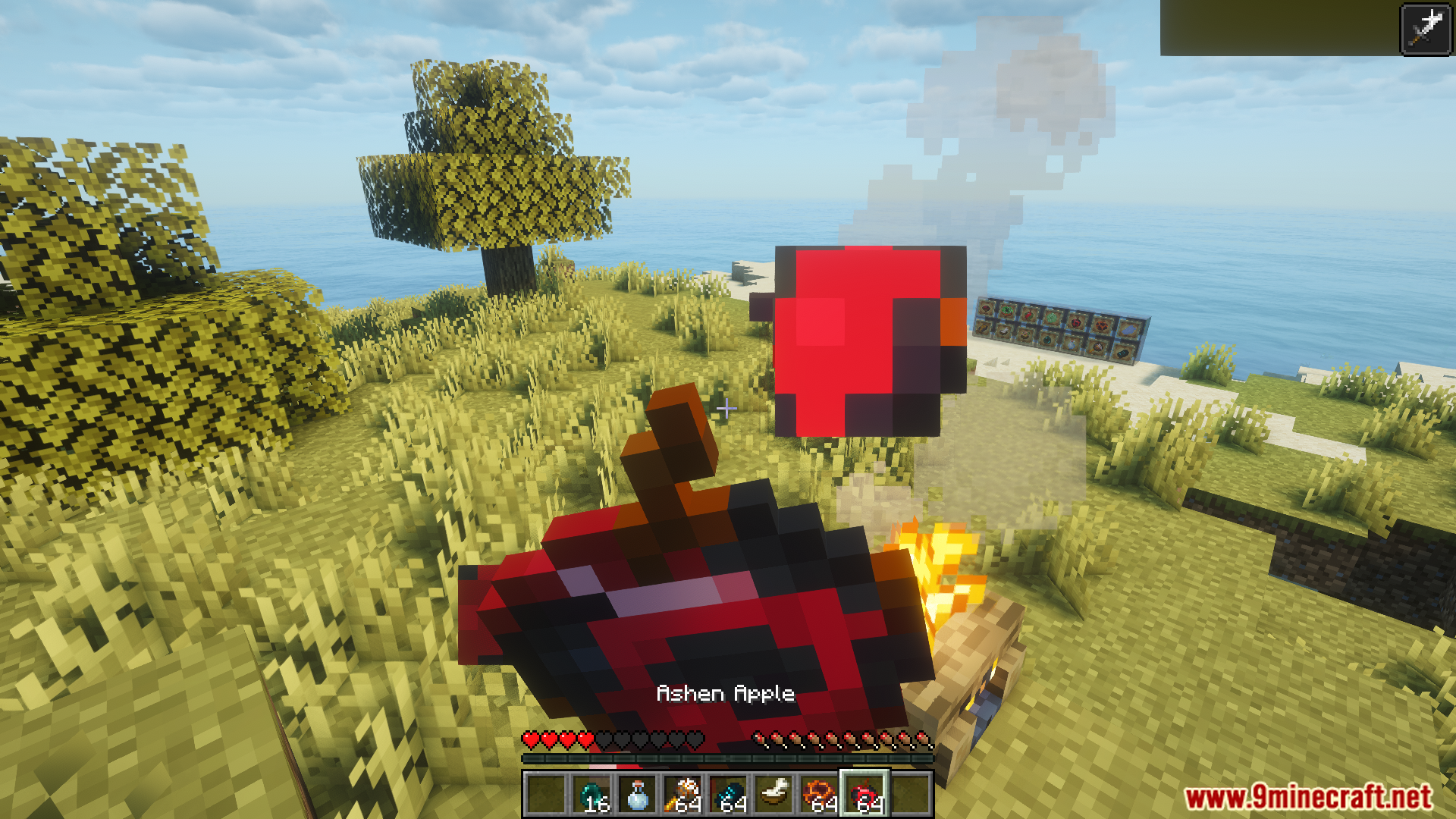Screen dimensions: 1456x819
Task: Select the orange-handled mace hotbar slot
Action: 683,794
